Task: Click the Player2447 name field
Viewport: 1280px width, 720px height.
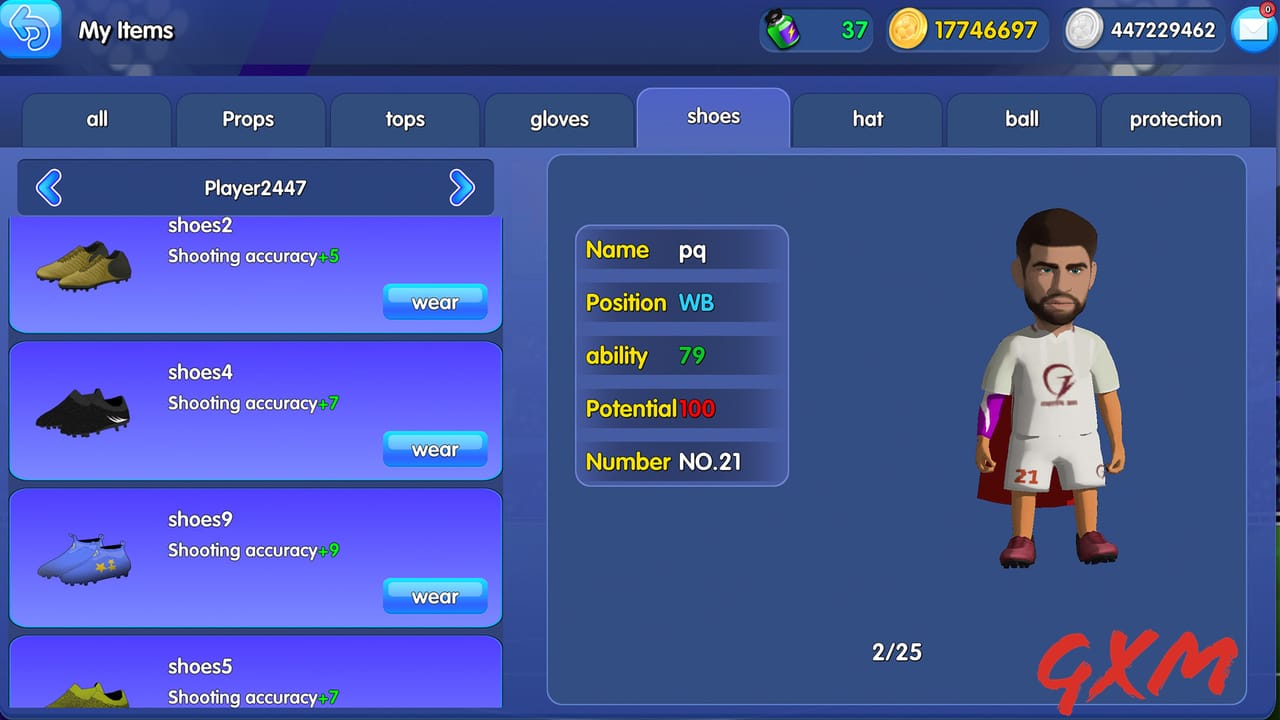Action: [x=255, y=187]
